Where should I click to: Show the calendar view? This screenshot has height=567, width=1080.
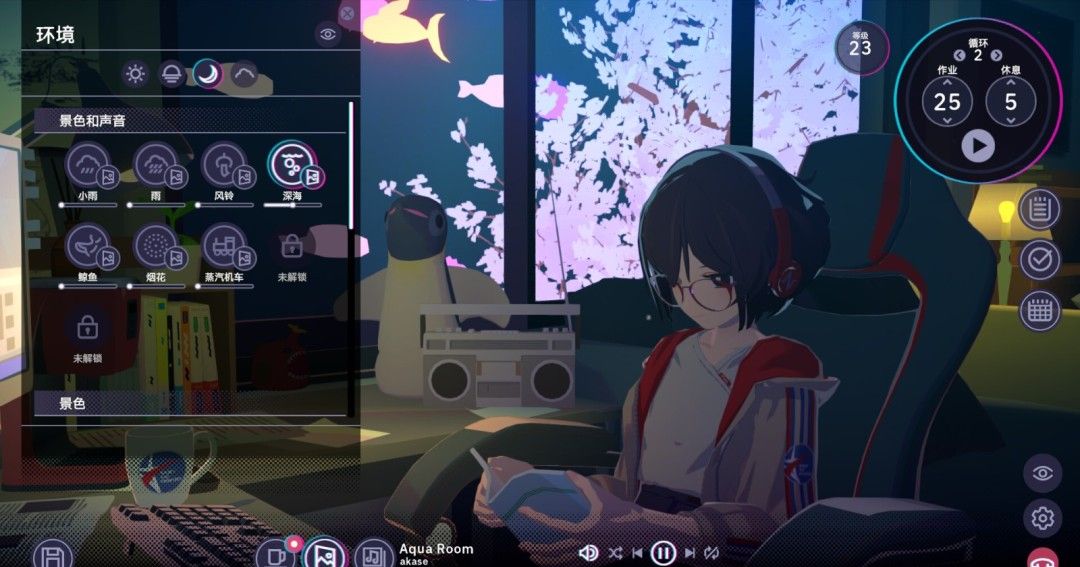pyautogui.click(x=1040, y=311)
